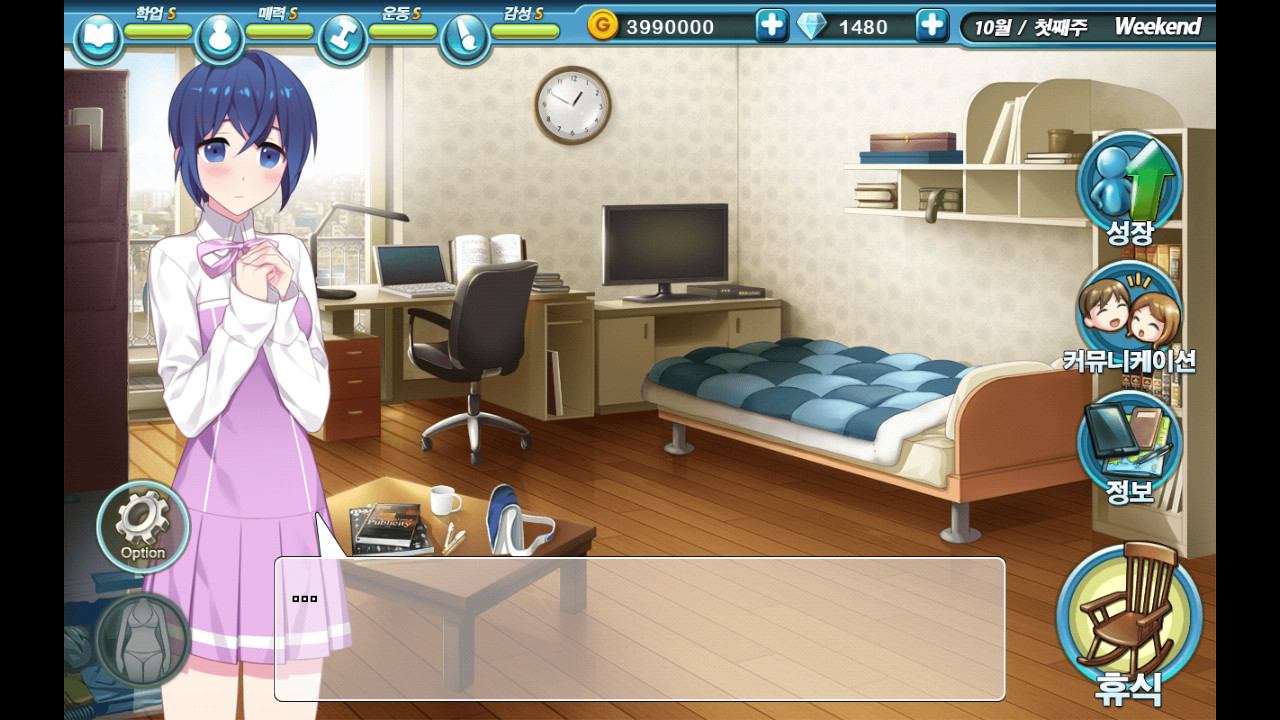Add diamonds with the plus button
The image size is (1280, 720).
[932, 25]
